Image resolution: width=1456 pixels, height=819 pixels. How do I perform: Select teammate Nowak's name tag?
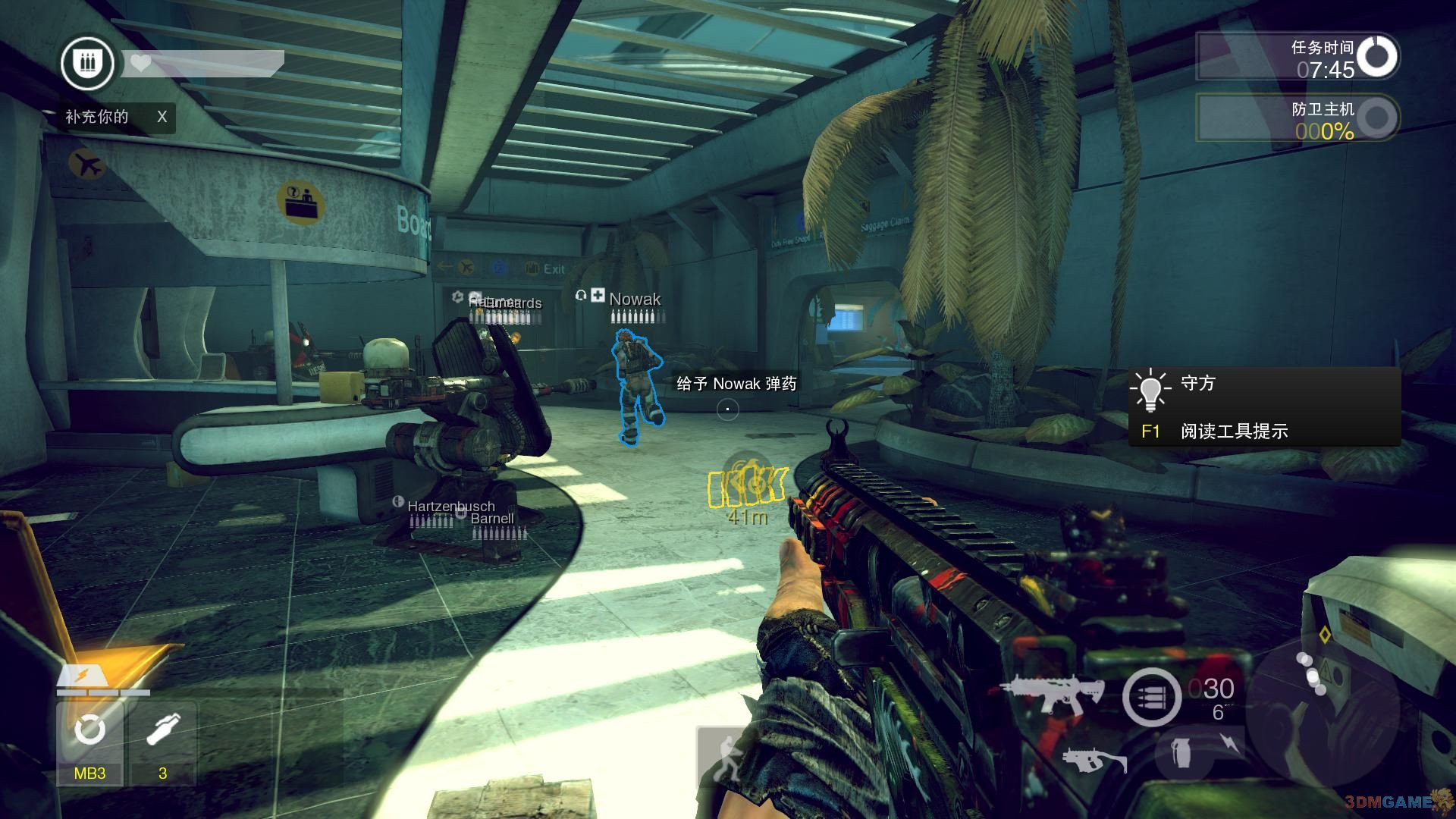click(635, 299)
